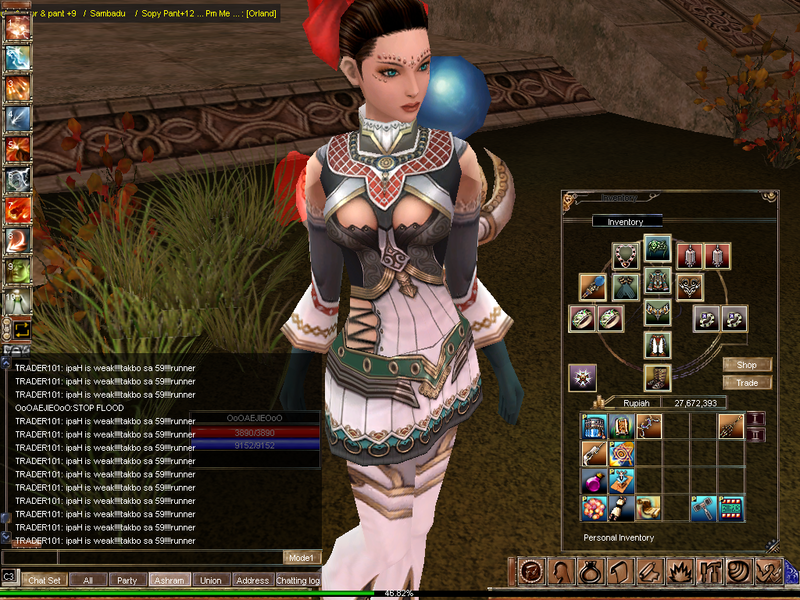
Task: Switch to inventory bag page II
Action: click(x=757, y=435)
